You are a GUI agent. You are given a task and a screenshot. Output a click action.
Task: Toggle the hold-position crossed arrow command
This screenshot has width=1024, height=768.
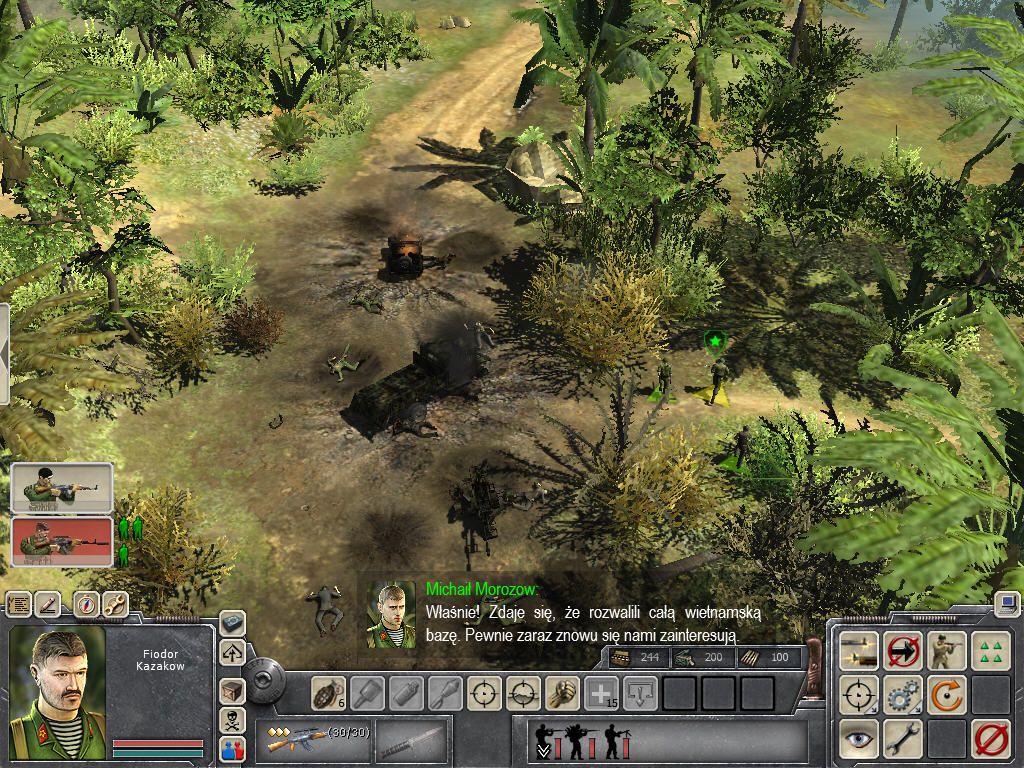(x=903, y=650)
